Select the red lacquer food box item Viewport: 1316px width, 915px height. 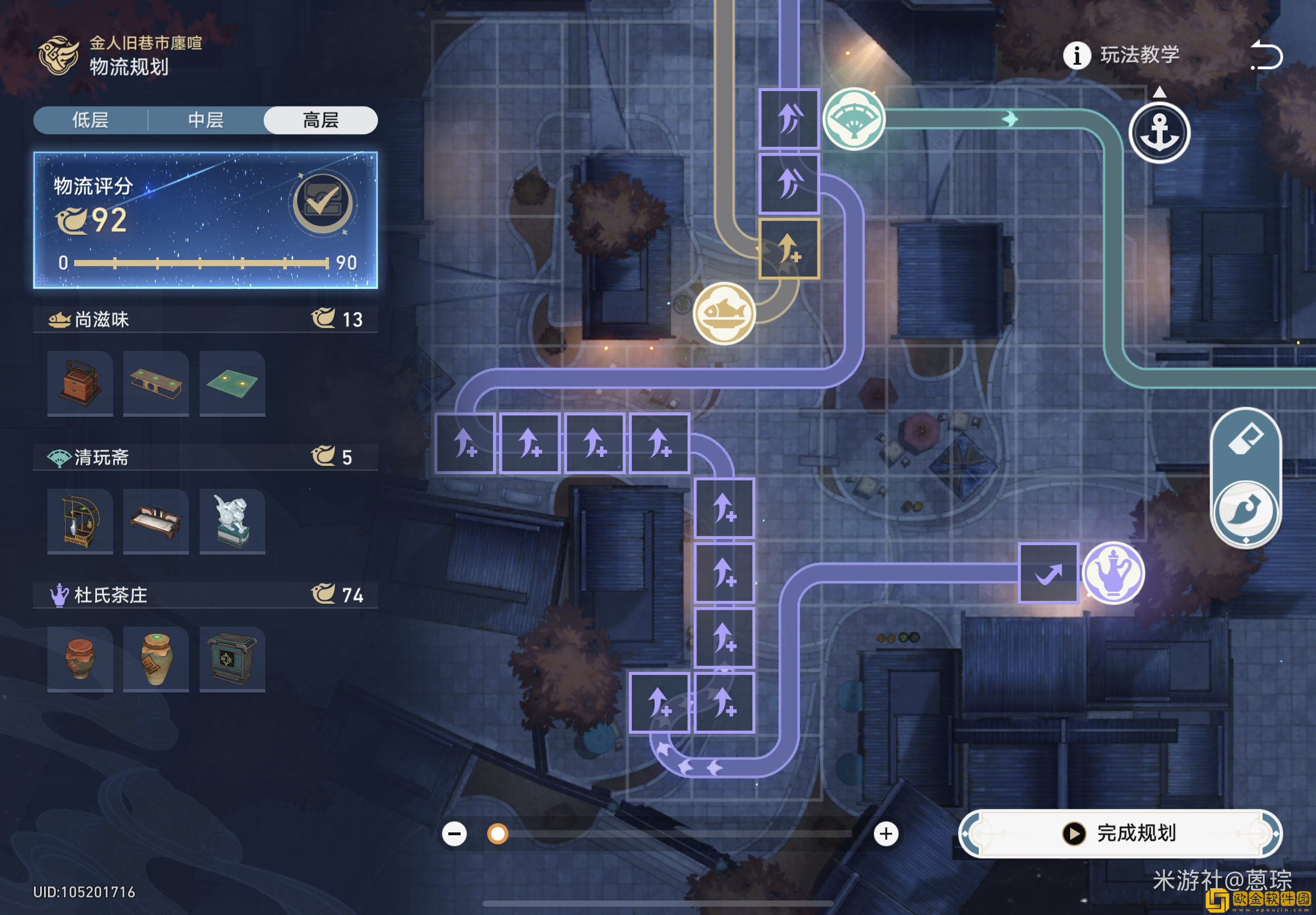click(x=80, y=383)
